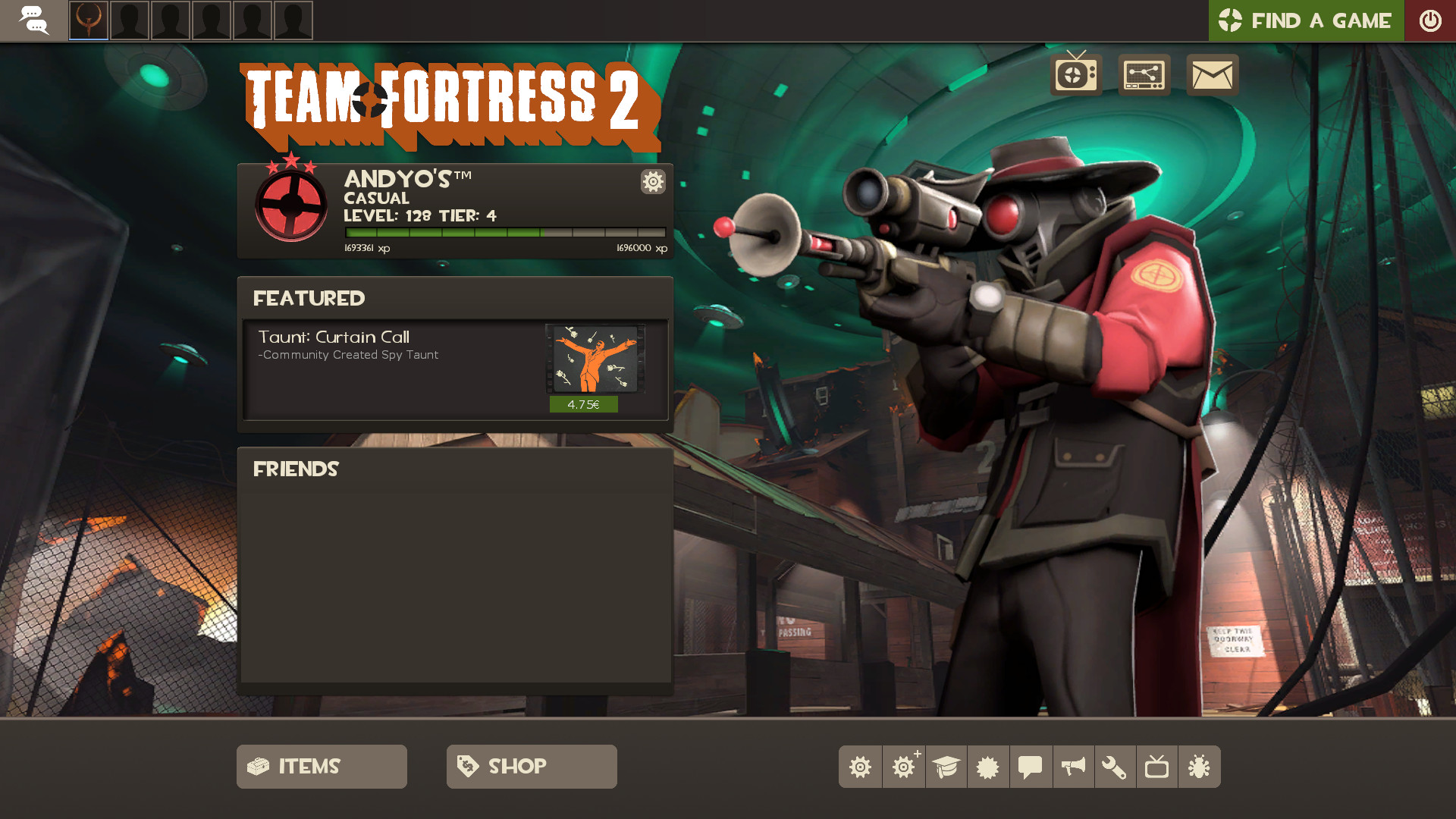1456x819 pixels.
Task: View achievements with the starburst icon
Action: (x=987, y=767)
